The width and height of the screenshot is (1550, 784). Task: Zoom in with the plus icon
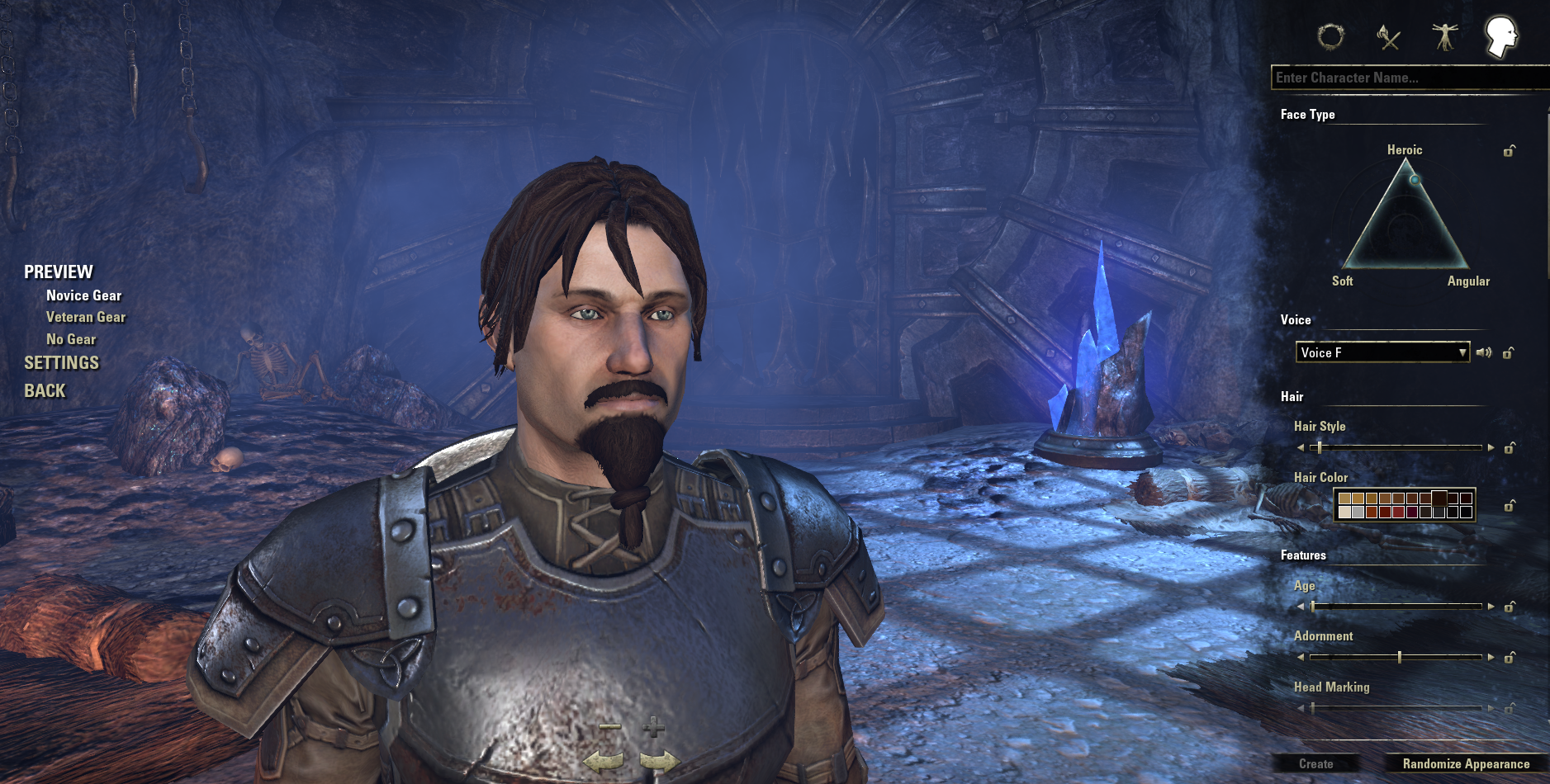pos(654,727)
